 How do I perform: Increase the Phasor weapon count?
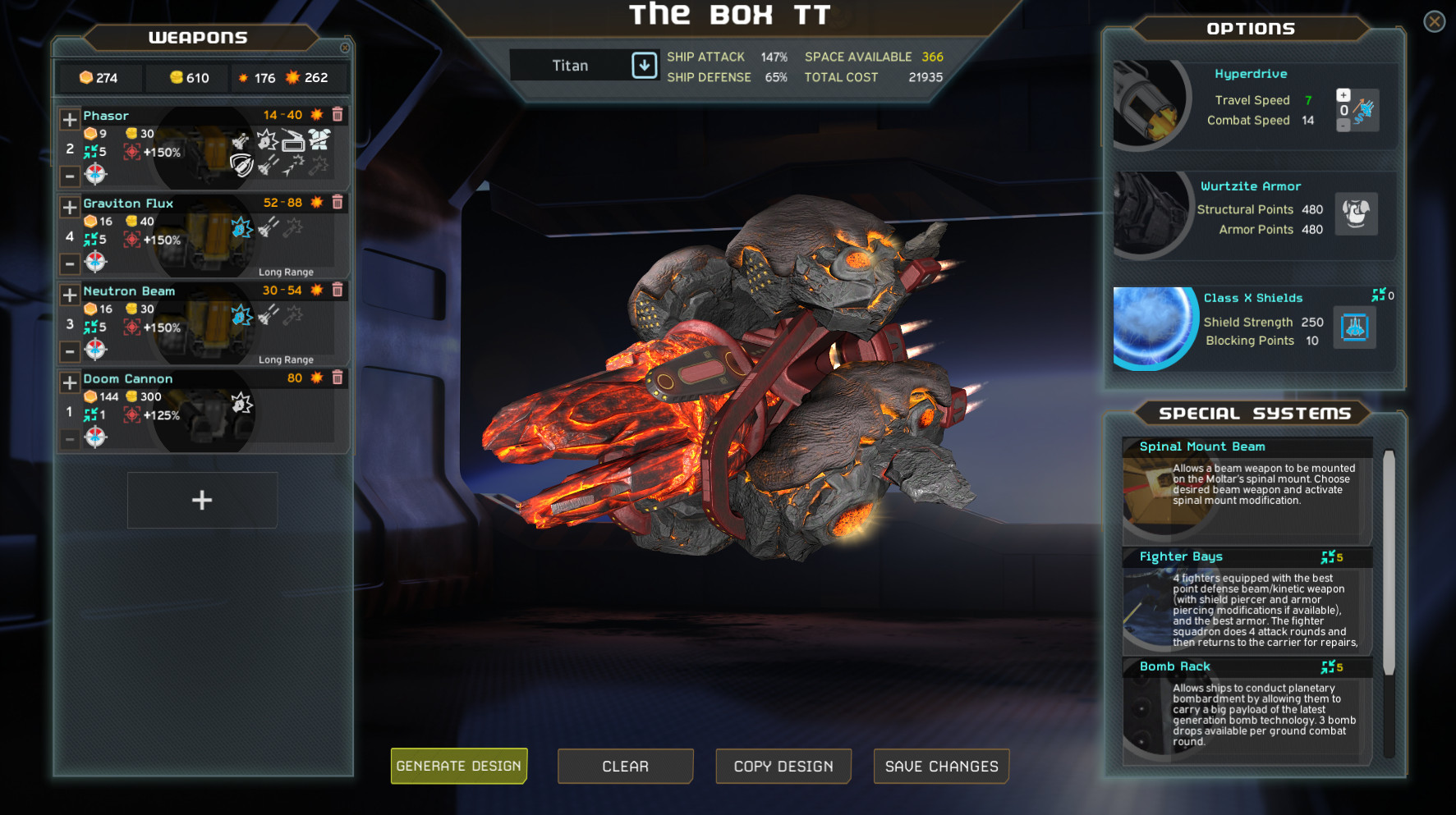(x=70, y=120)
